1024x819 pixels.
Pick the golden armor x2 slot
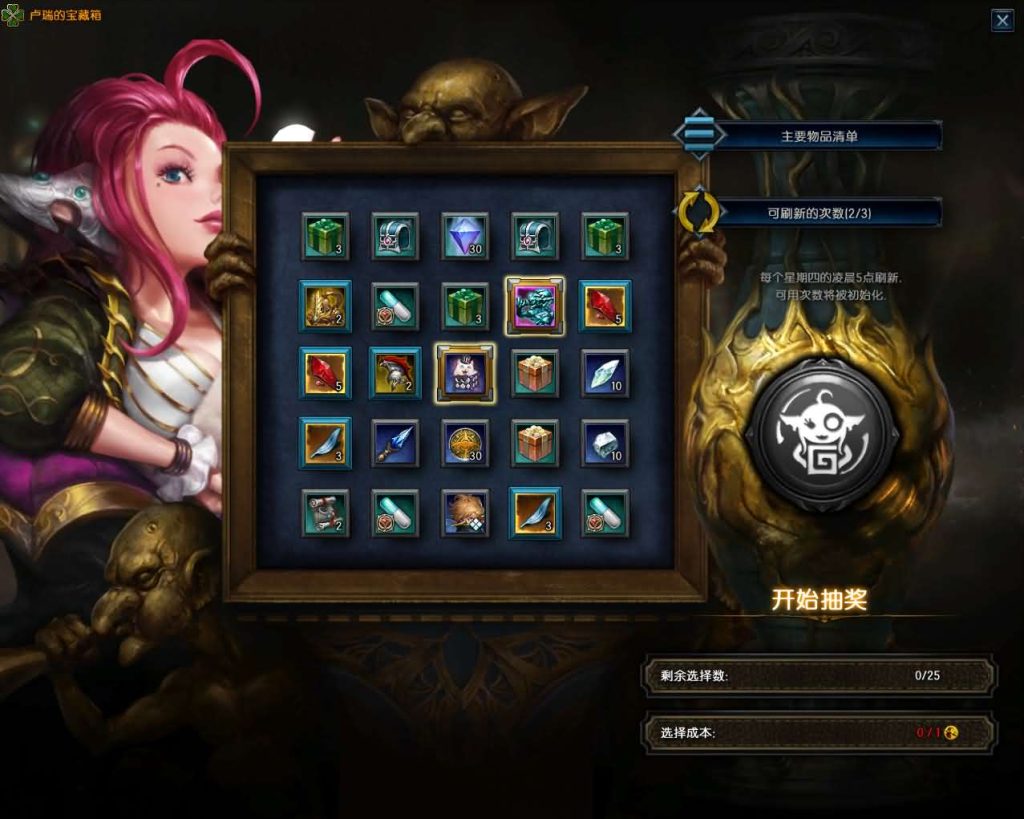(x=325, y=306)
